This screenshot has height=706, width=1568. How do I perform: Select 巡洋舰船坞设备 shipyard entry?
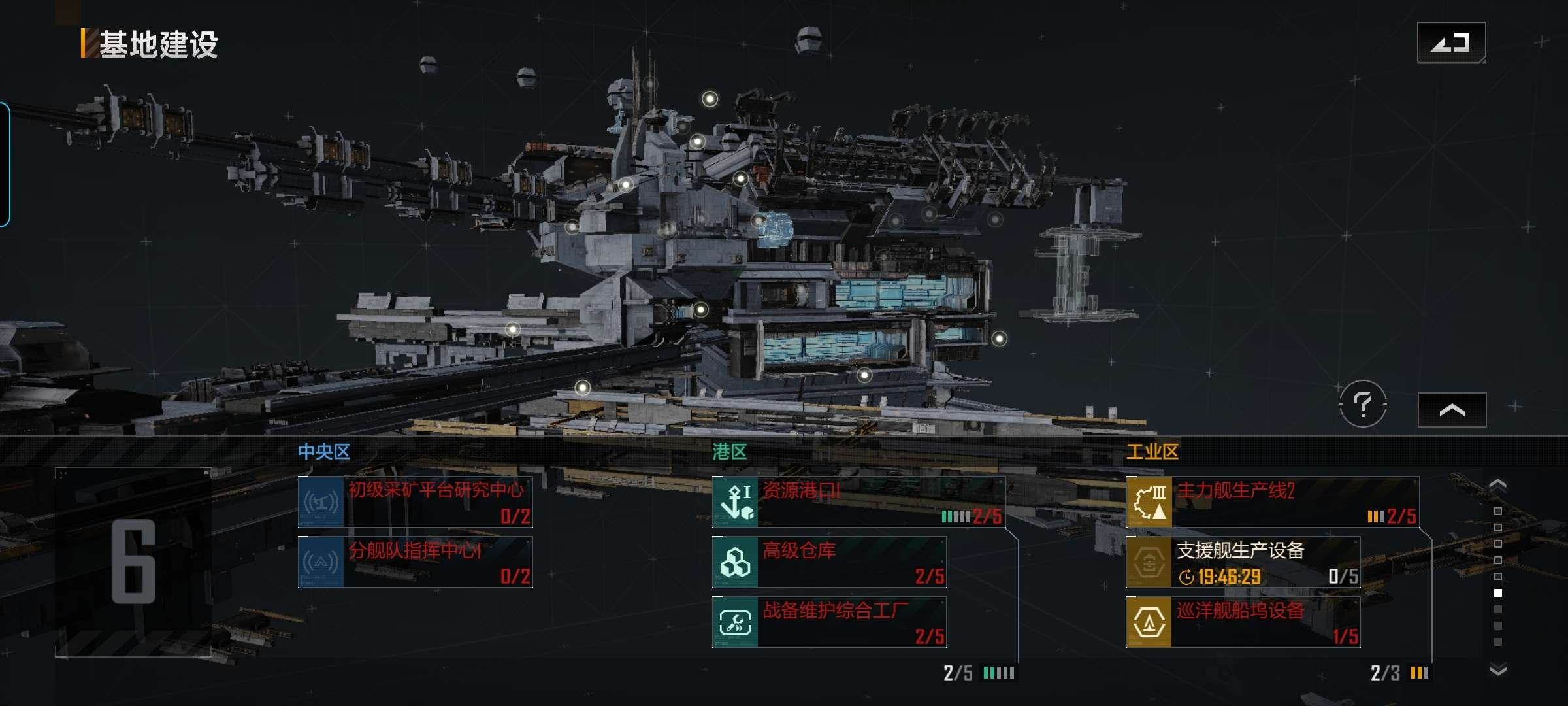[1243, 622]
